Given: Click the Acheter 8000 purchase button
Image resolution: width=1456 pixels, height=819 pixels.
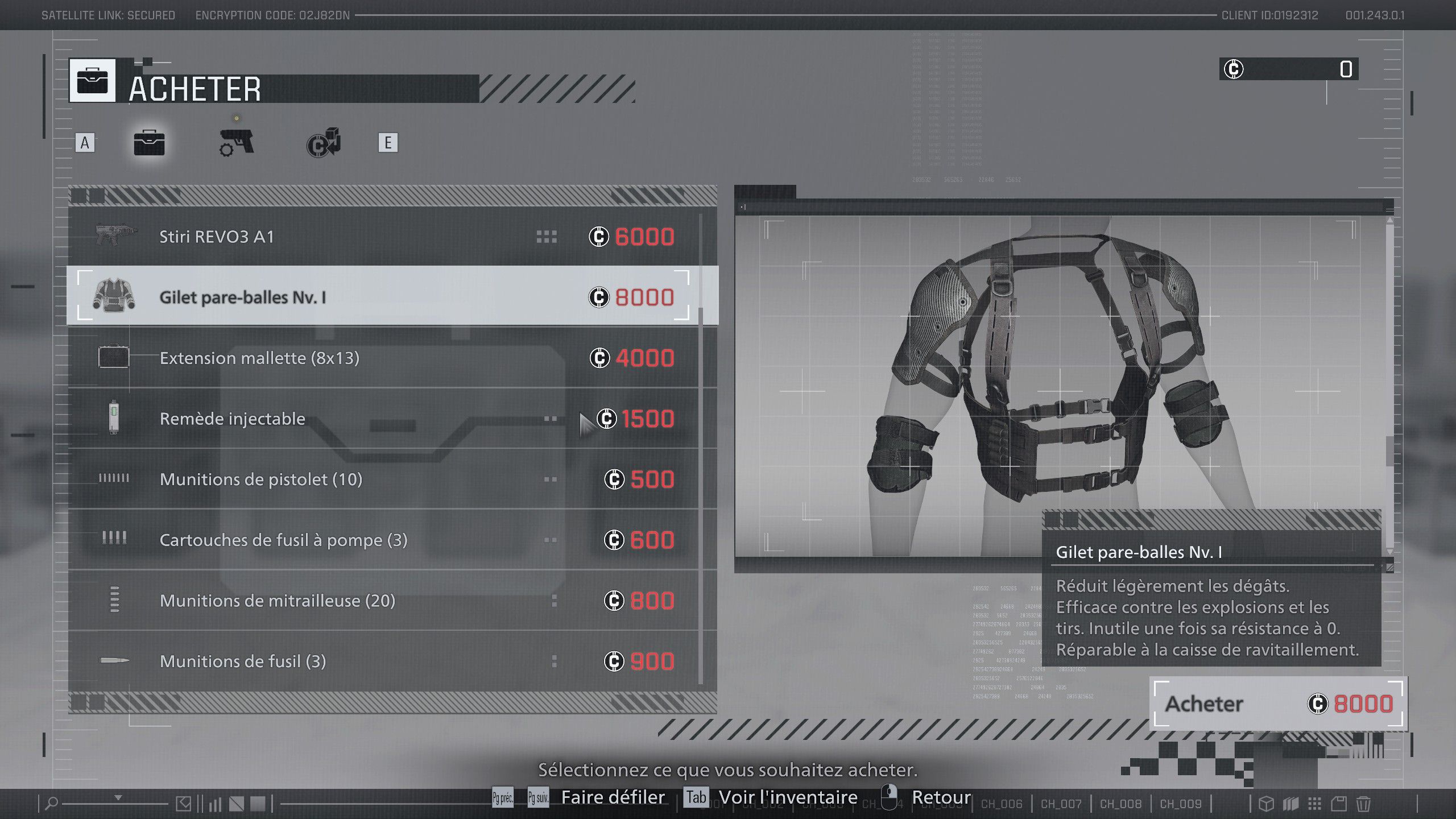Looking at the screenshot, I should click(x=1277, y=704).
